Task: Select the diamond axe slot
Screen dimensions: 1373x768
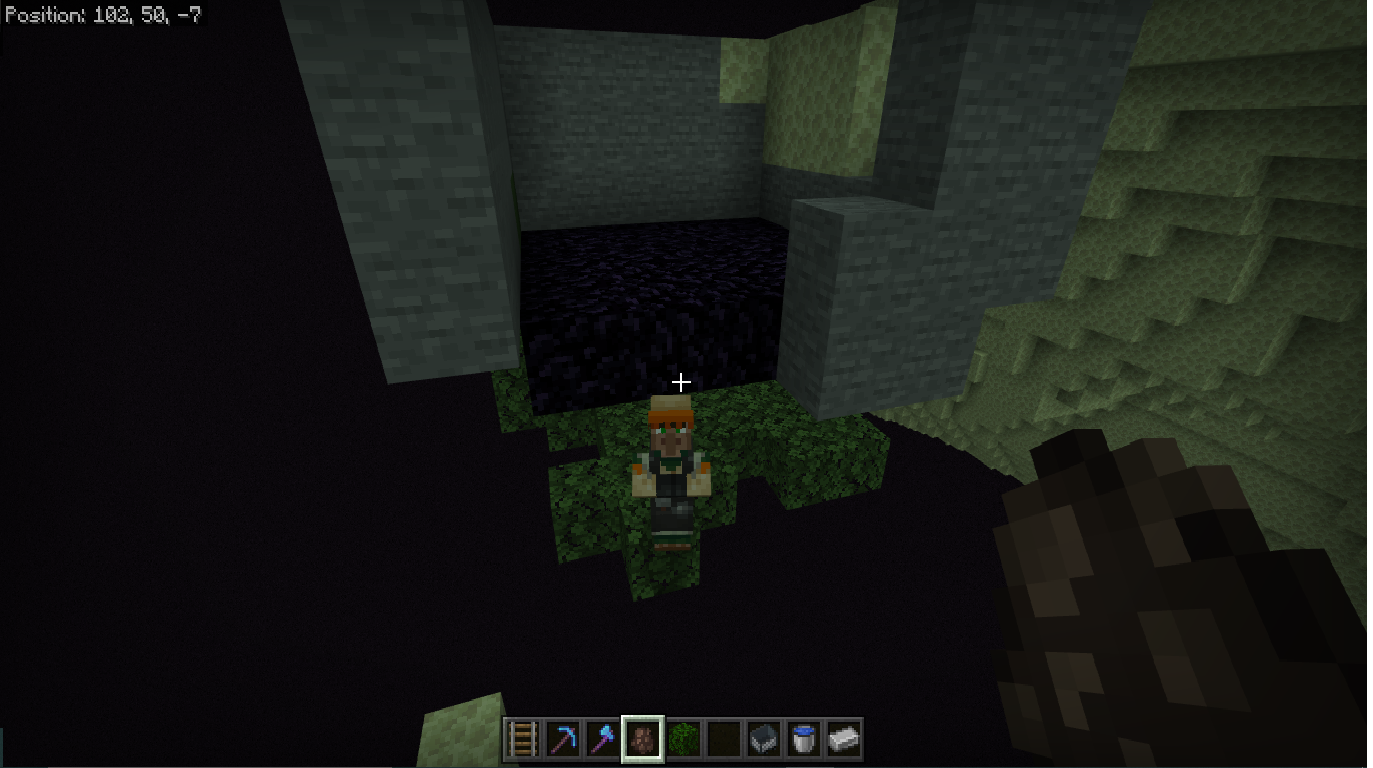Action: [x=602, y=739]
